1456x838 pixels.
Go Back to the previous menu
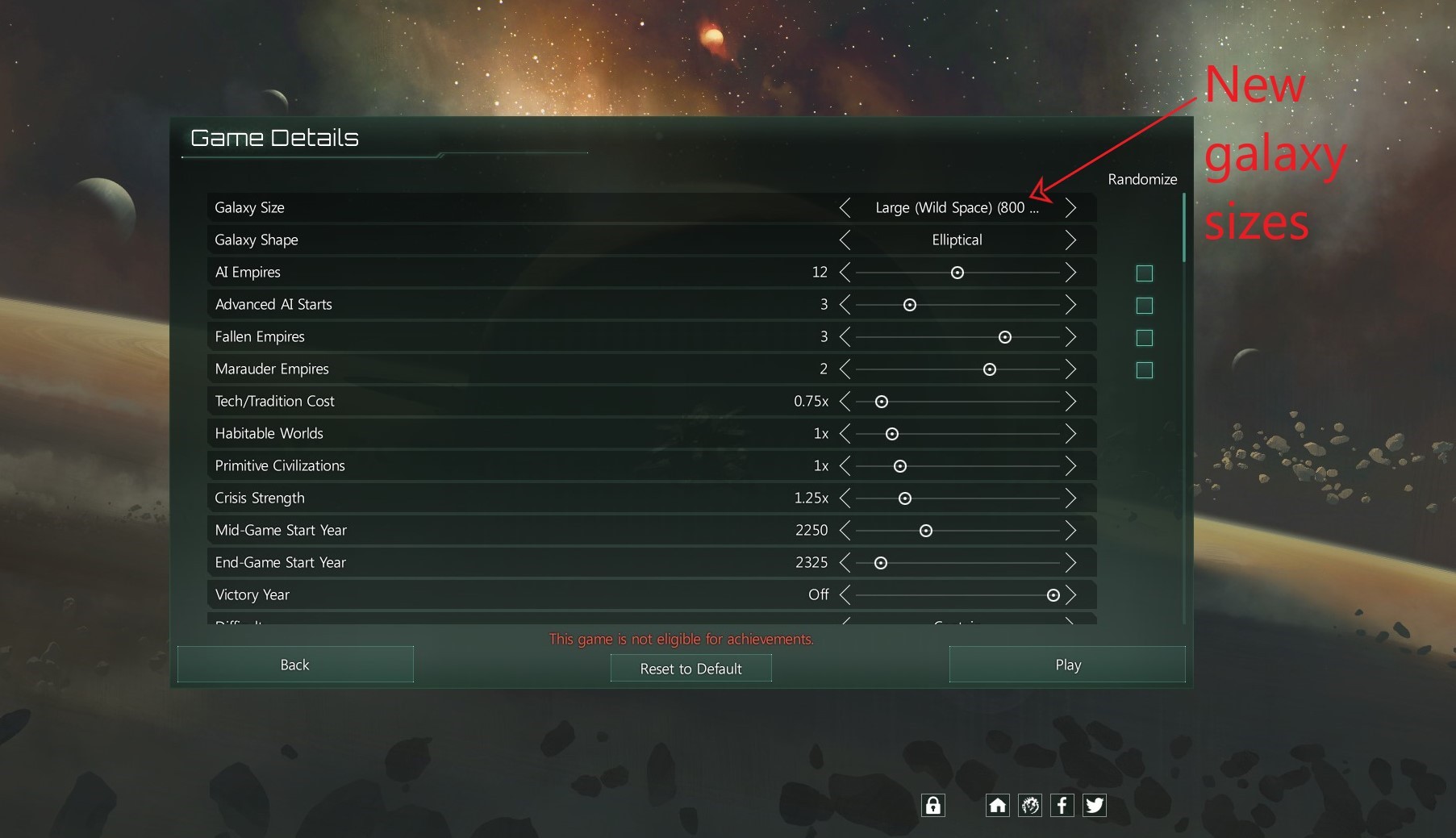[295, 665]
